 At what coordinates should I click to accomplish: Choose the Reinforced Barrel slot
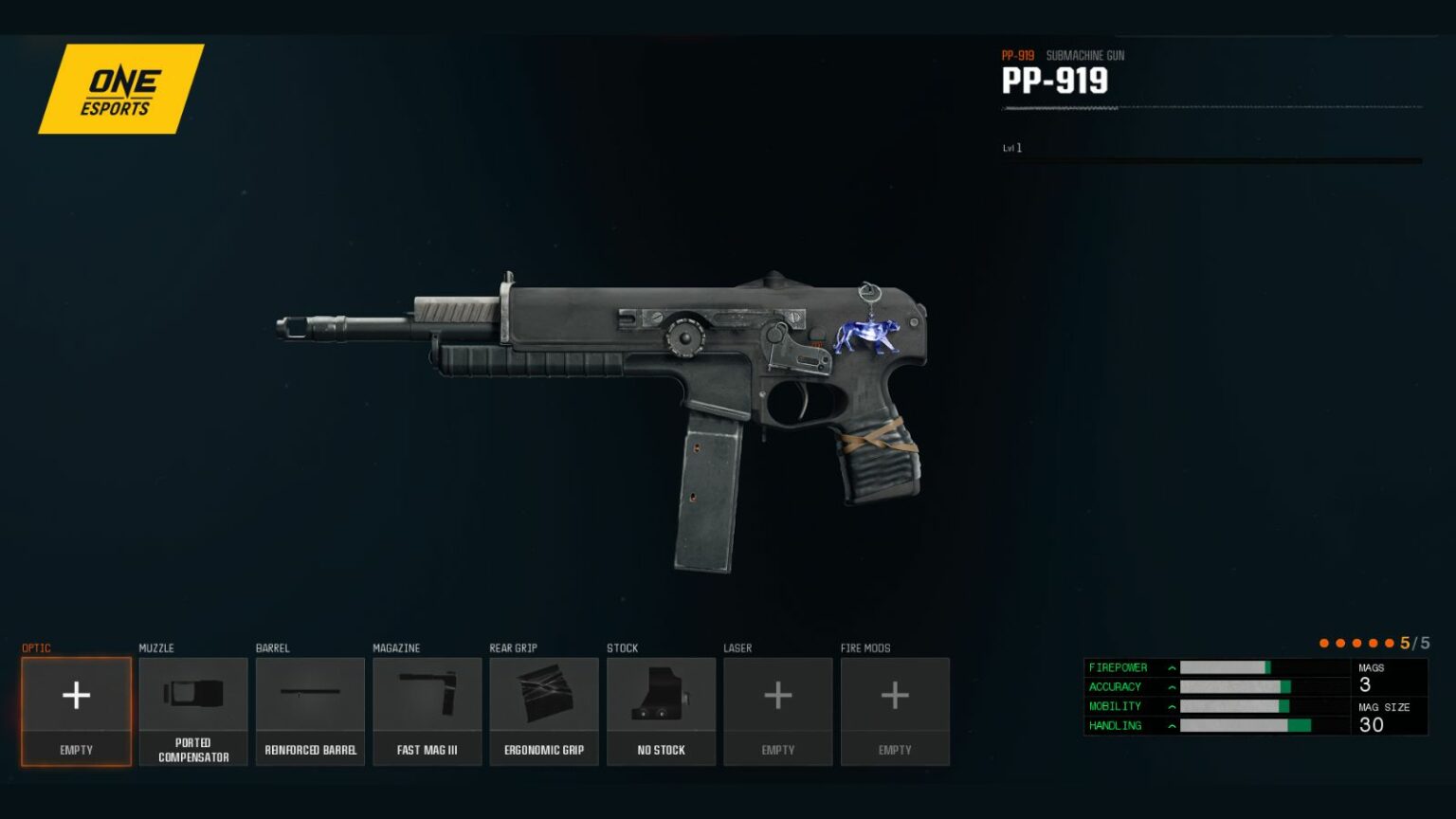pos(310,711)
